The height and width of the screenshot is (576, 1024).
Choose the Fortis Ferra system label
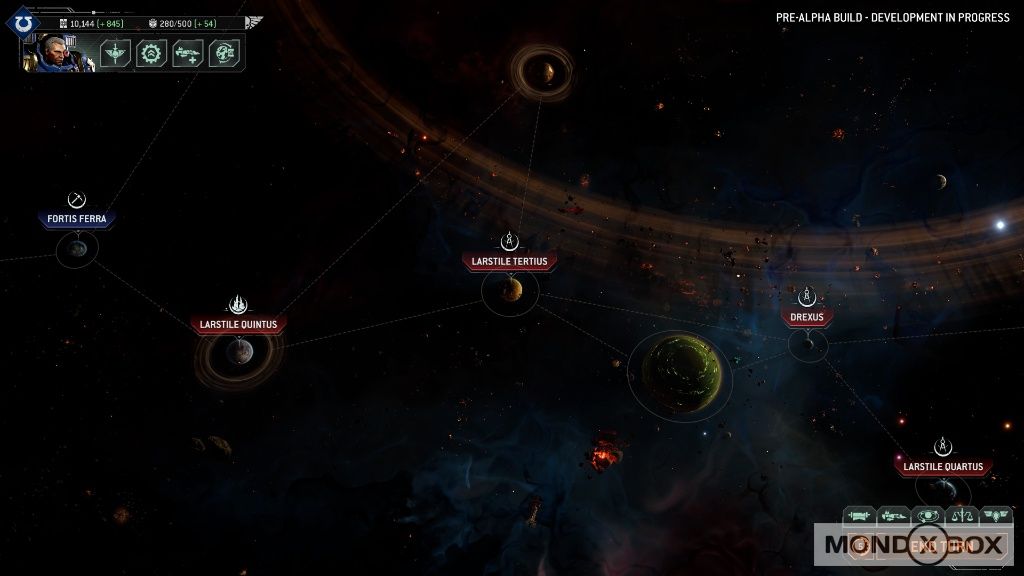pyautogui.click(x=76, y=219)
